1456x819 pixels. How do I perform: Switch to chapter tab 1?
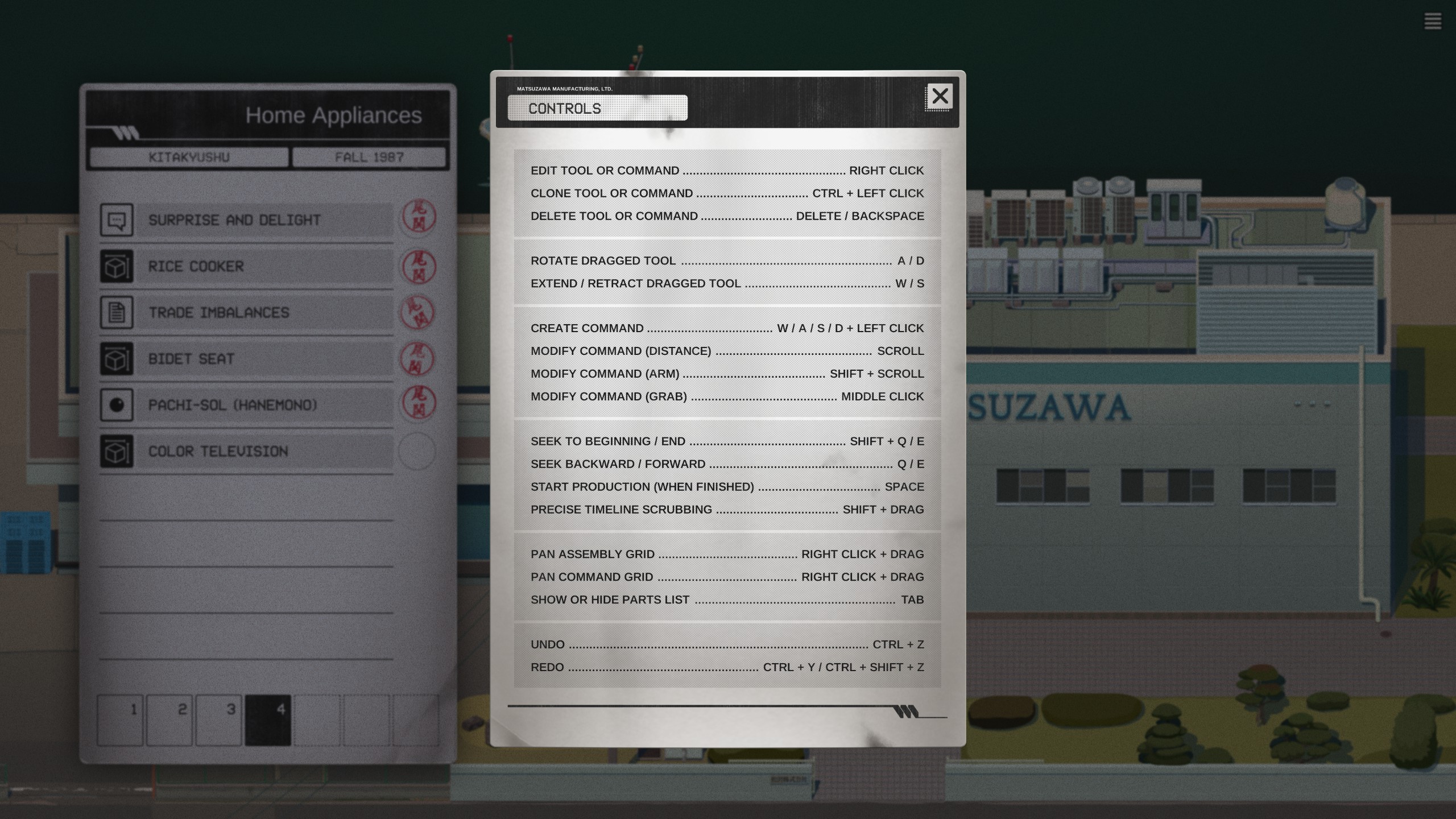(x=120, y=719)
